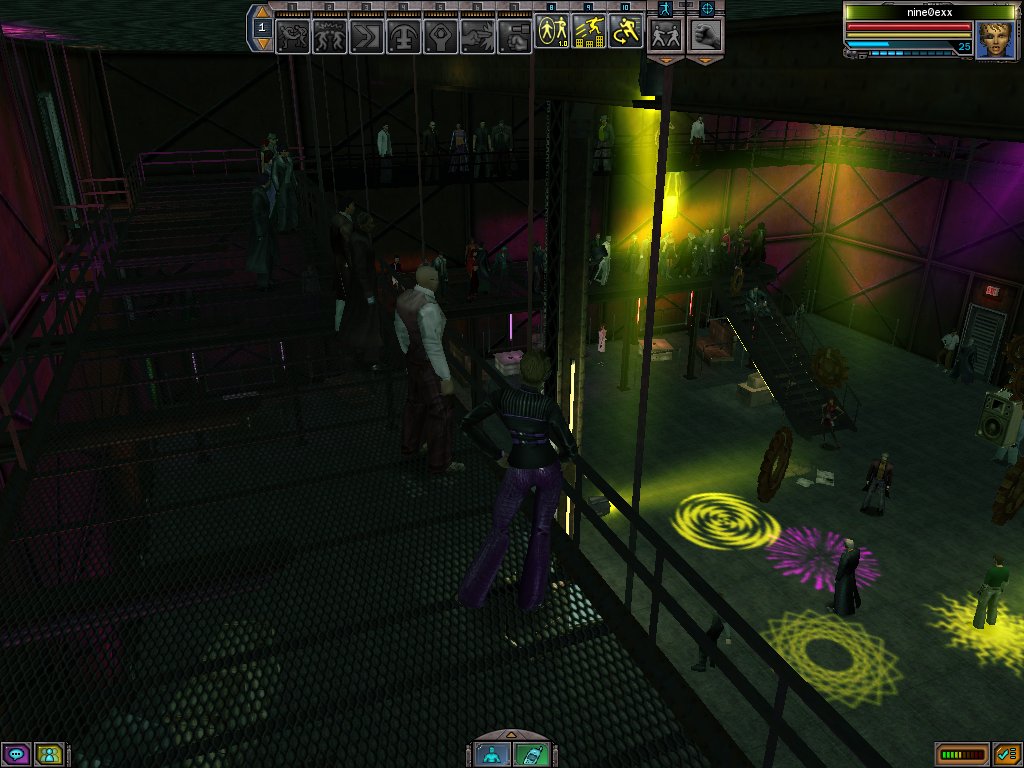
Task: Select the two fighters combat stance button
Action: pos(665,35)
